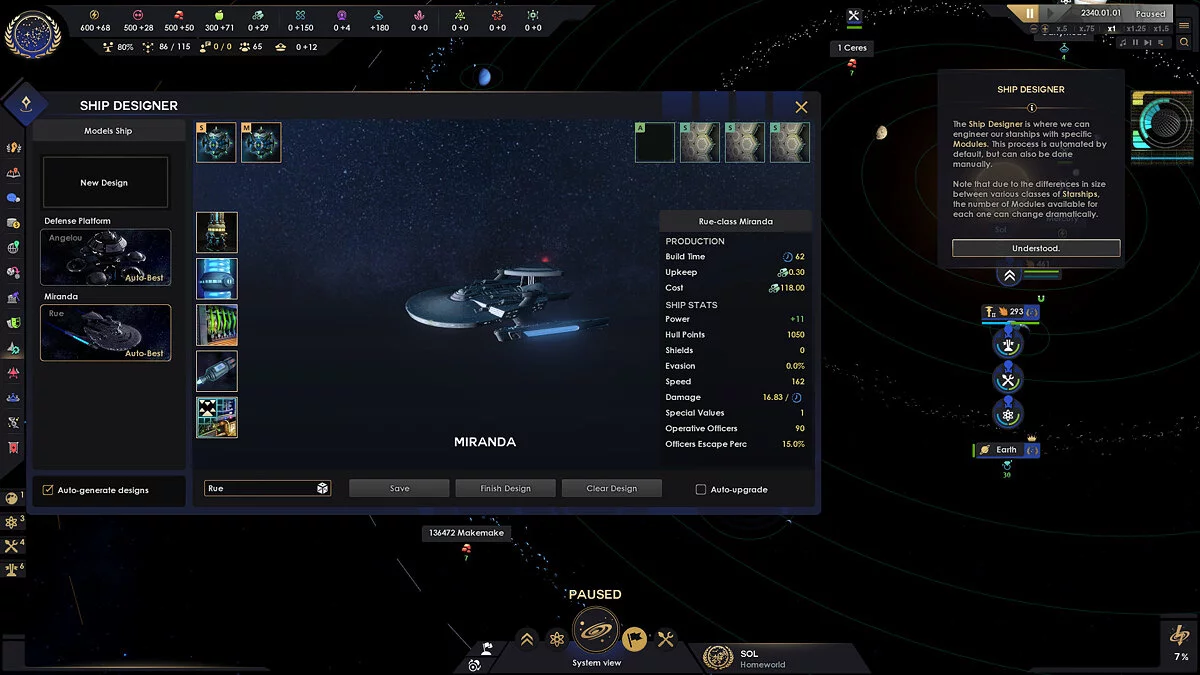The image size is (1200, 675).
Task: Click the design name field showing Rue
Action: coord(258,488)
